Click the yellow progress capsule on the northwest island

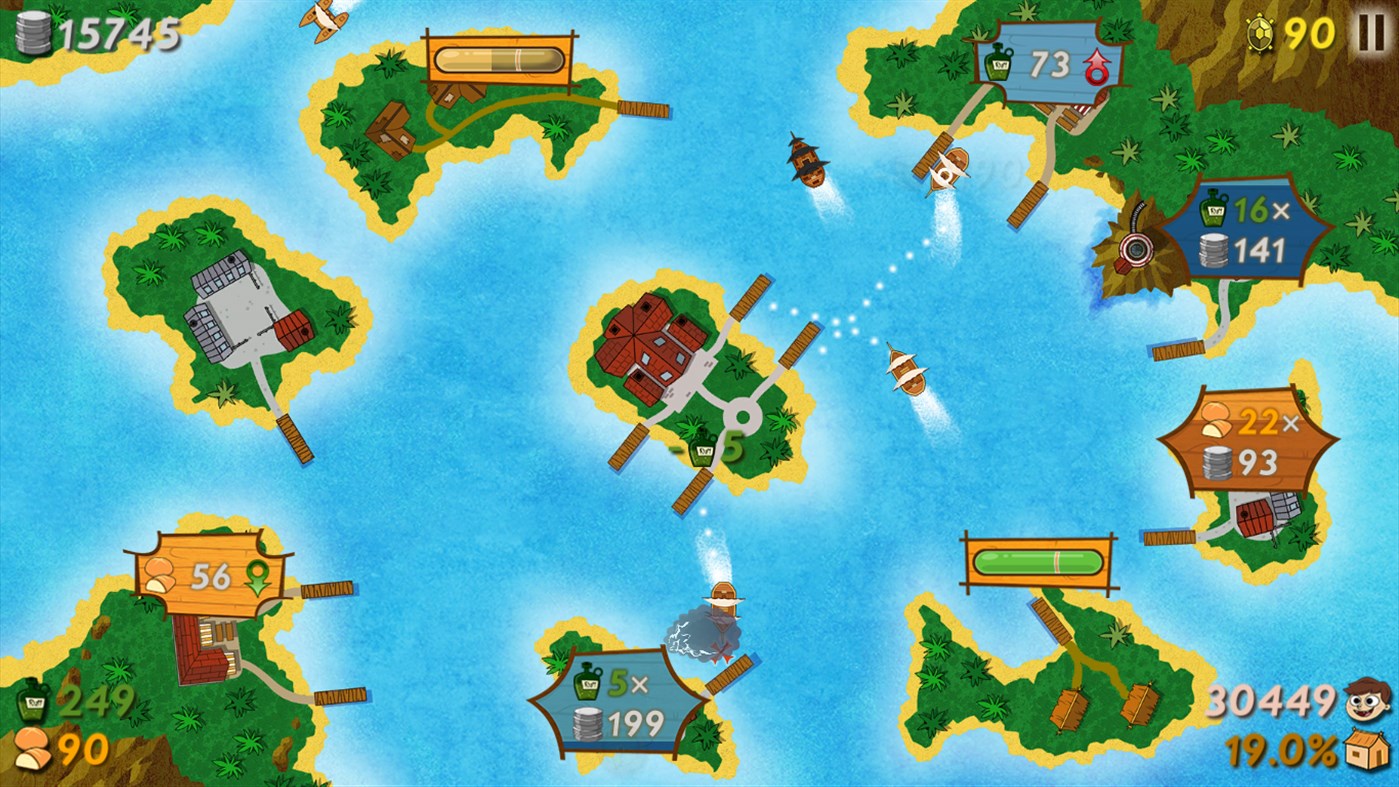(498, 57)
